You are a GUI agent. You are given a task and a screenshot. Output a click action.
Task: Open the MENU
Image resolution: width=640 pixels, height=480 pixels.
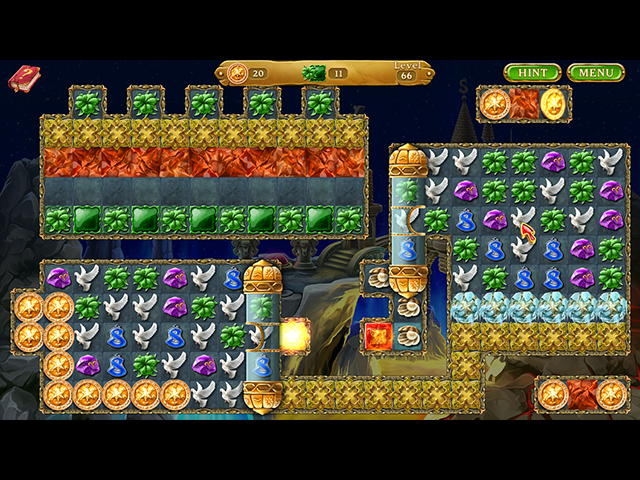[595, 73]
